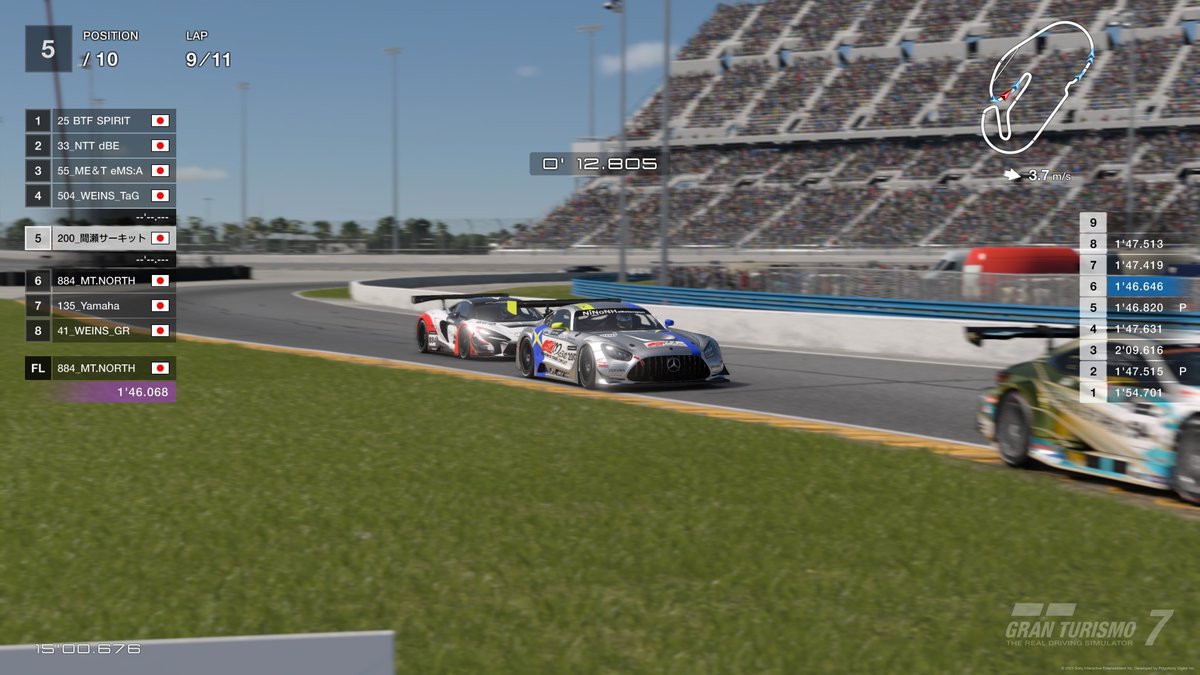Select the highlighted fifth-place 200 driver row

click(x=100, y=239)
